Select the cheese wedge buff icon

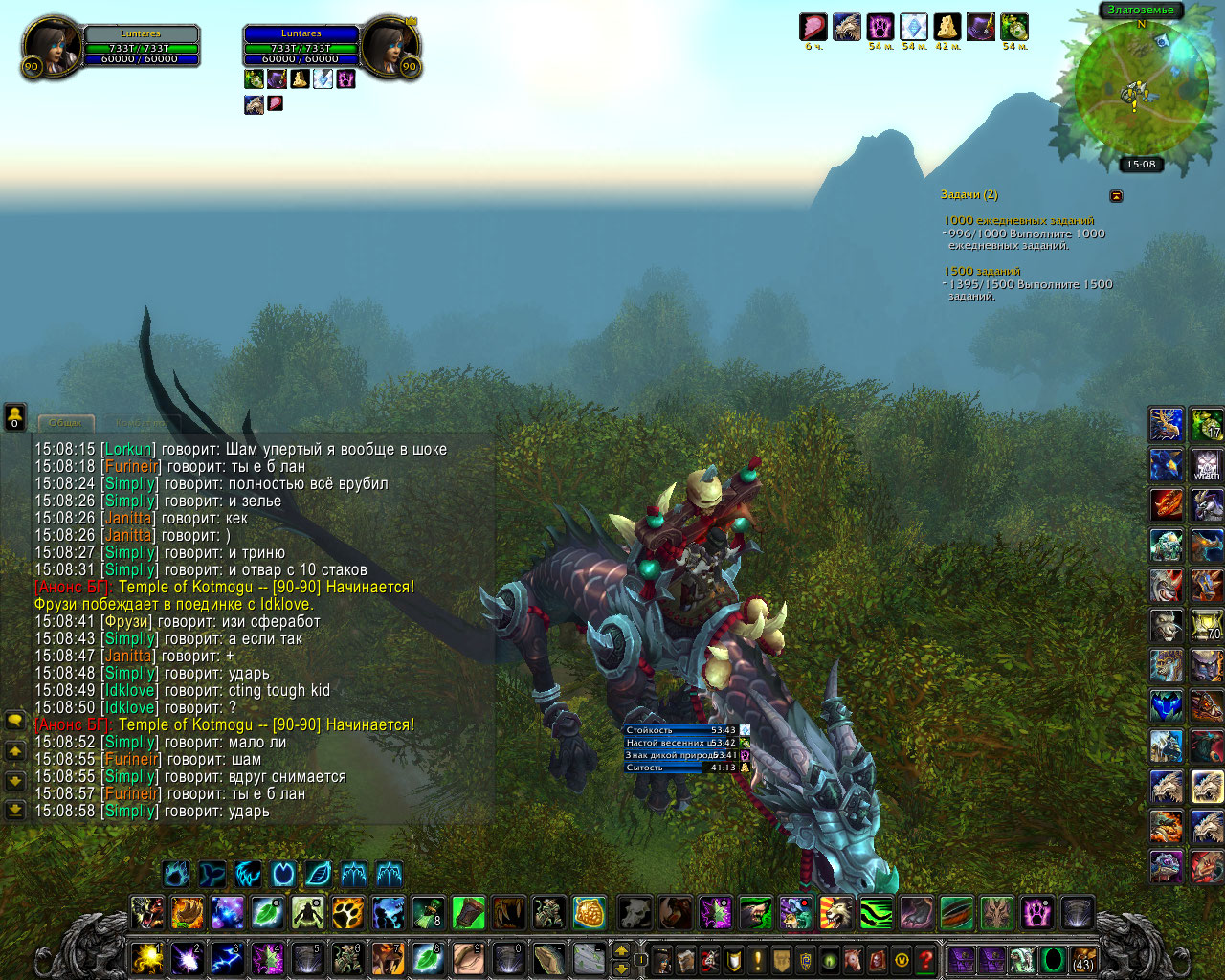click(x=947, y=27)
